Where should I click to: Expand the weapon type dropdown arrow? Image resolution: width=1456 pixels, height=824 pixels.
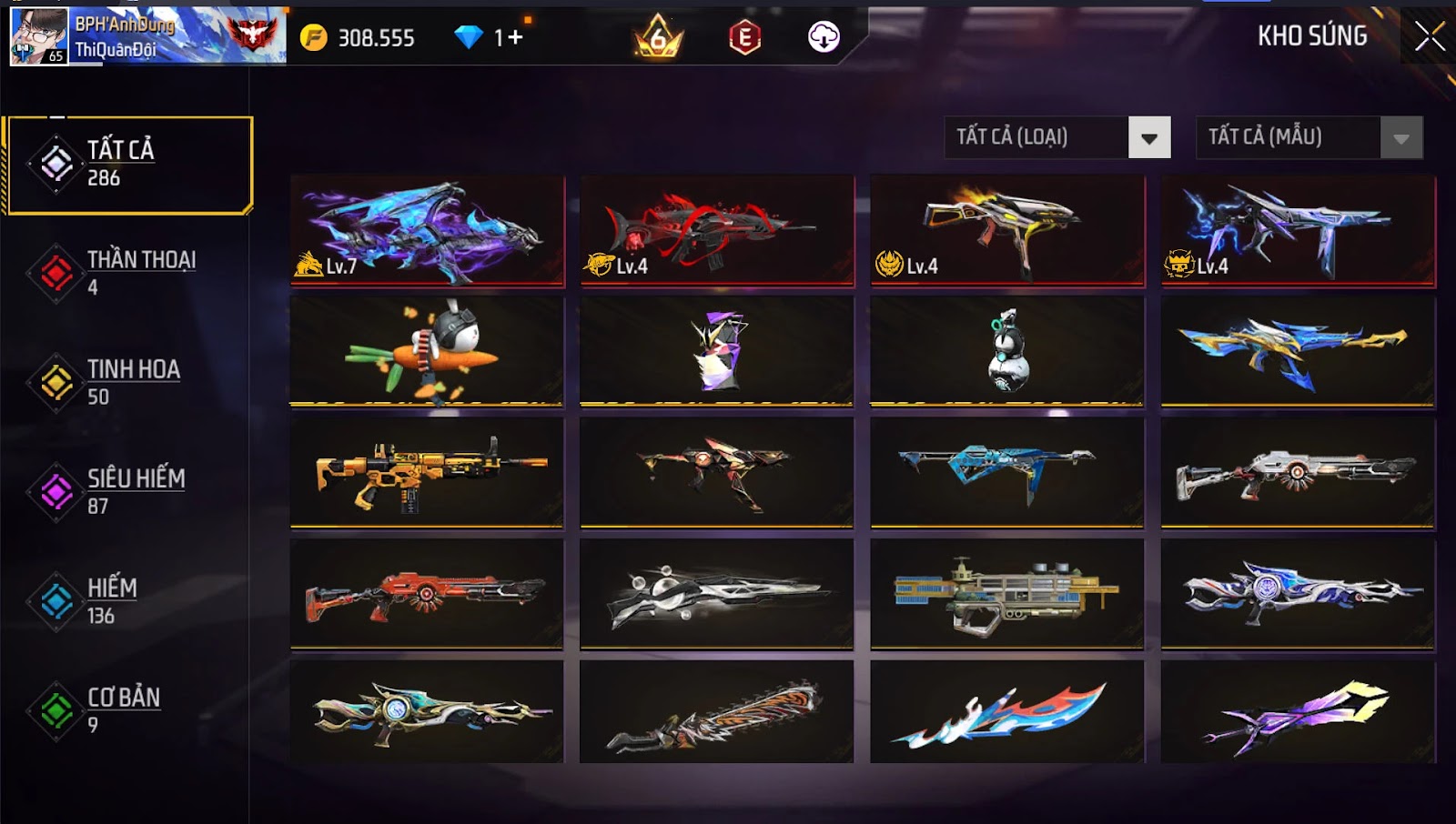1150,139
